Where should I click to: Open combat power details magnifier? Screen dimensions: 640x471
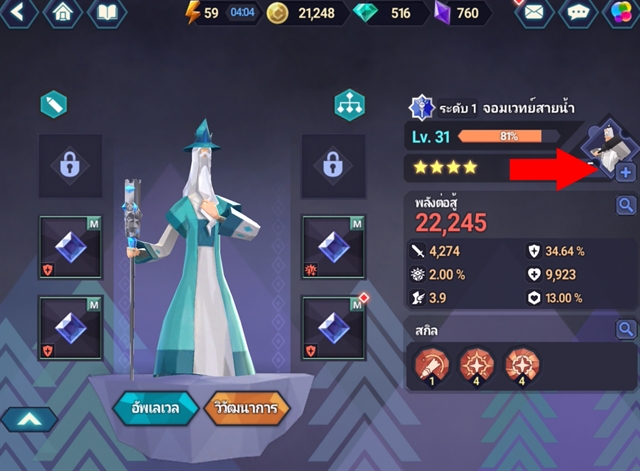[625, 205]
